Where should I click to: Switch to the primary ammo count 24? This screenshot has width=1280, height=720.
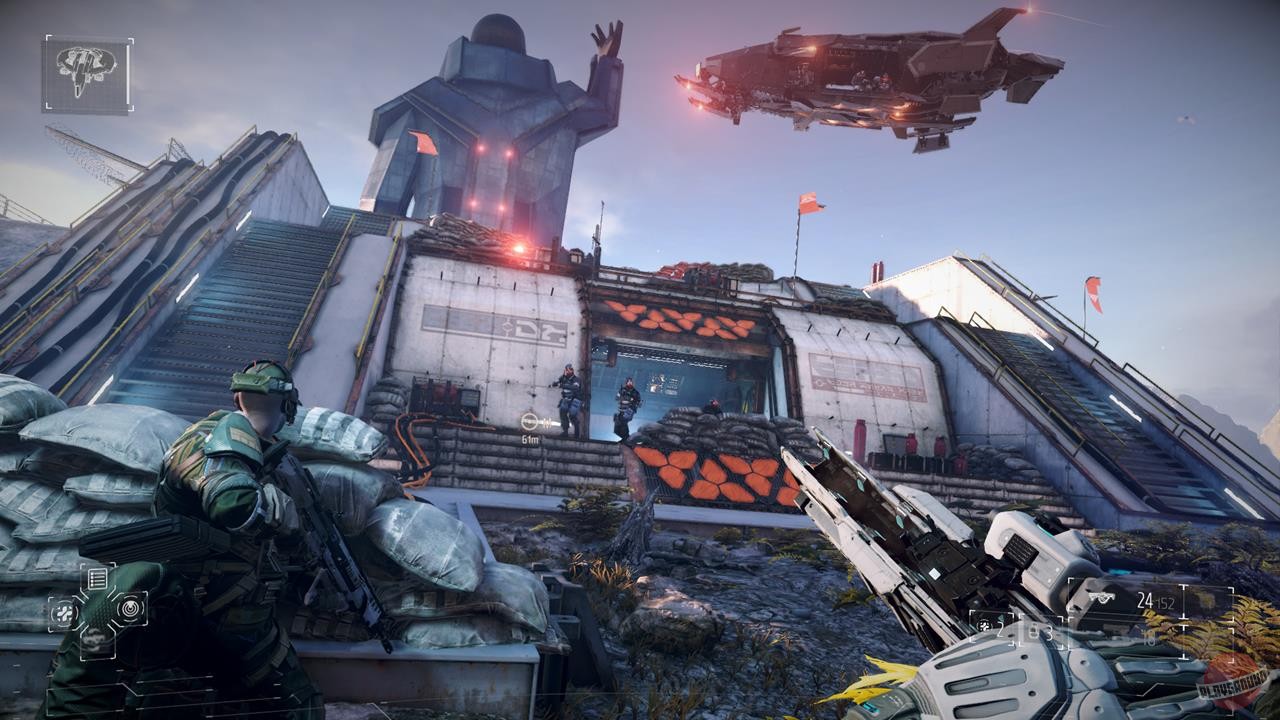[x=1146, y=600]
